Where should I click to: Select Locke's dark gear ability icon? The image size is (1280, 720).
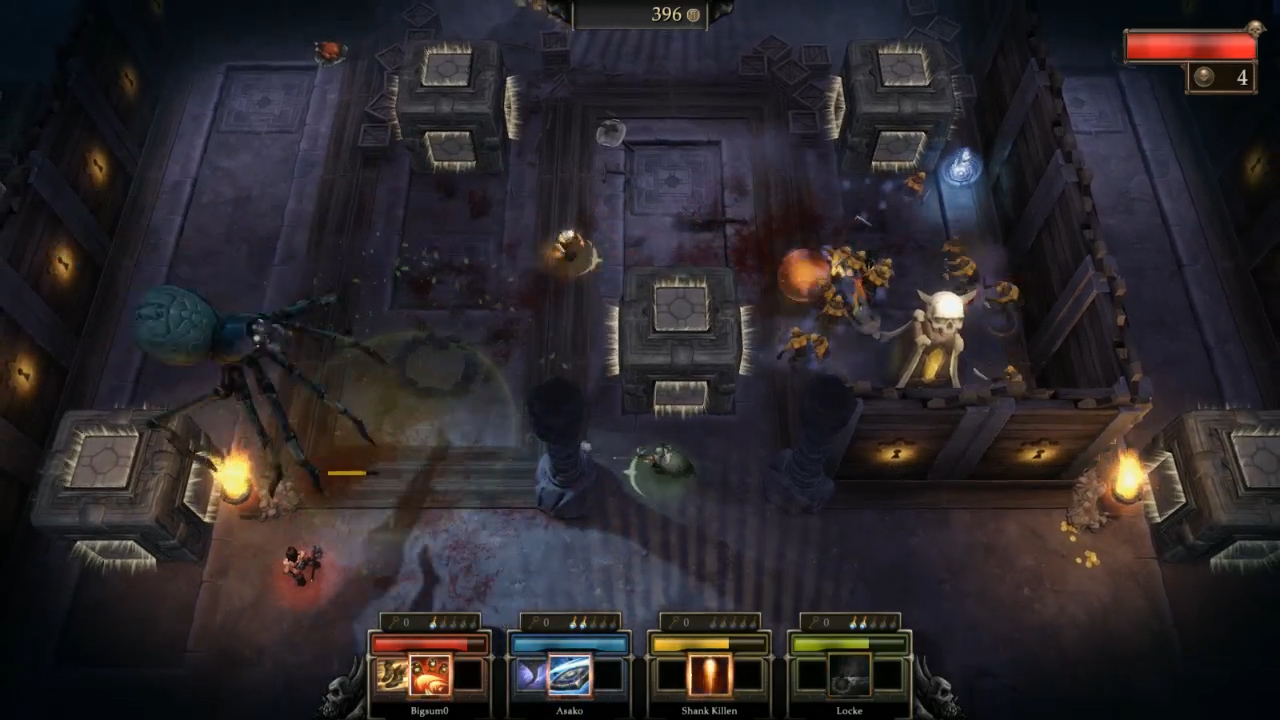tap(850, 675)
